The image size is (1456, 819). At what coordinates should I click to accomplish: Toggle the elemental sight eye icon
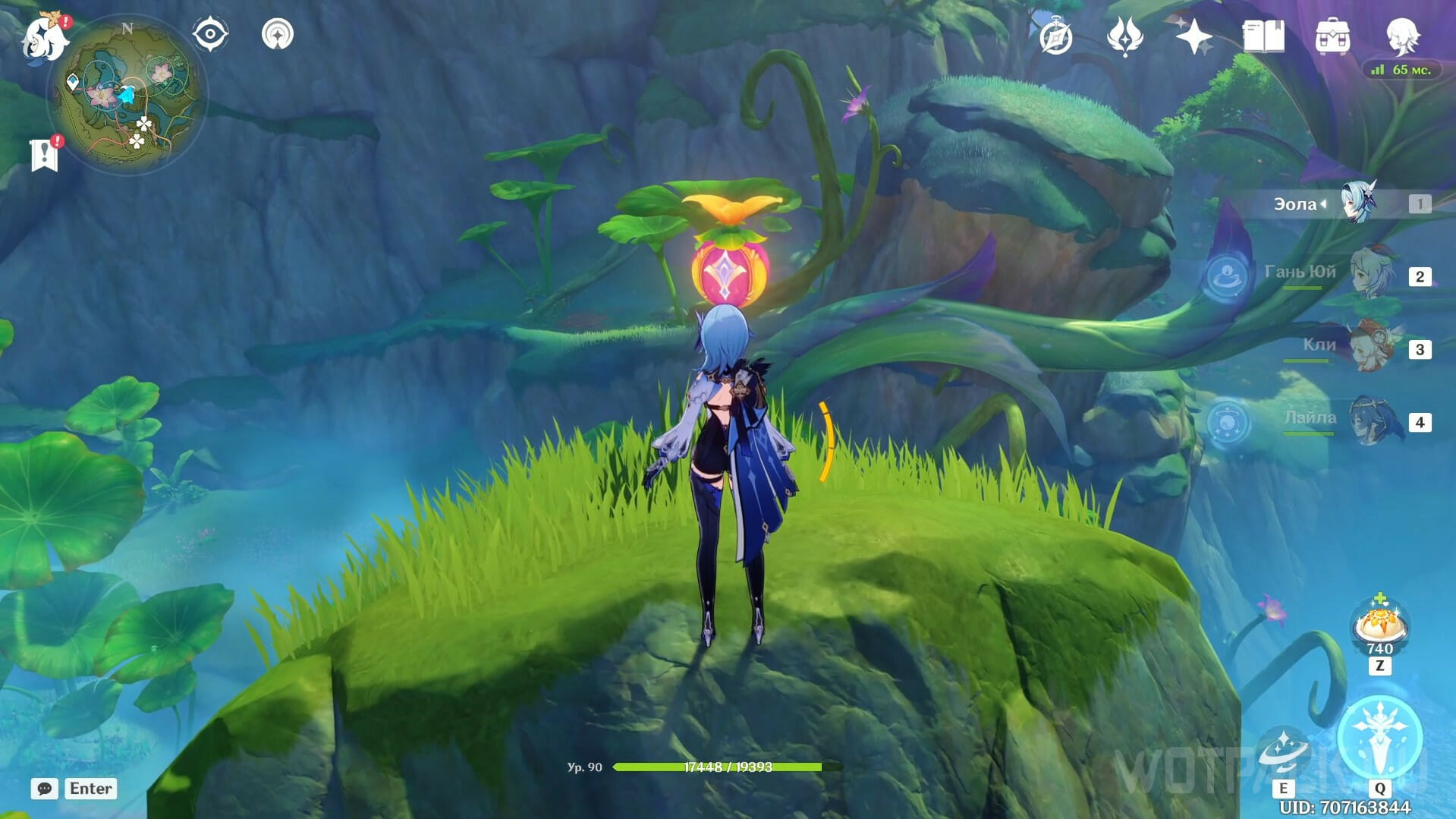(x=210, y=34)
